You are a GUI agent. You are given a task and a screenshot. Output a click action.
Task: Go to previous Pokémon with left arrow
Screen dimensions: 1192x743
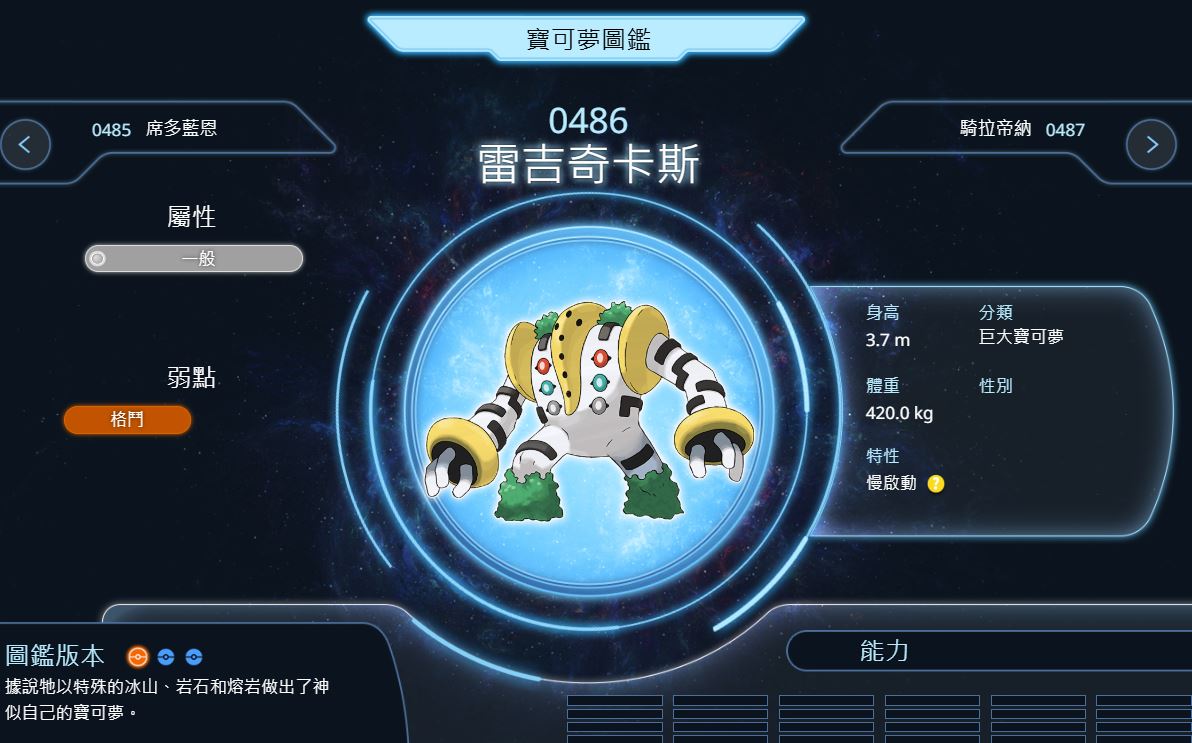[26, 144]
